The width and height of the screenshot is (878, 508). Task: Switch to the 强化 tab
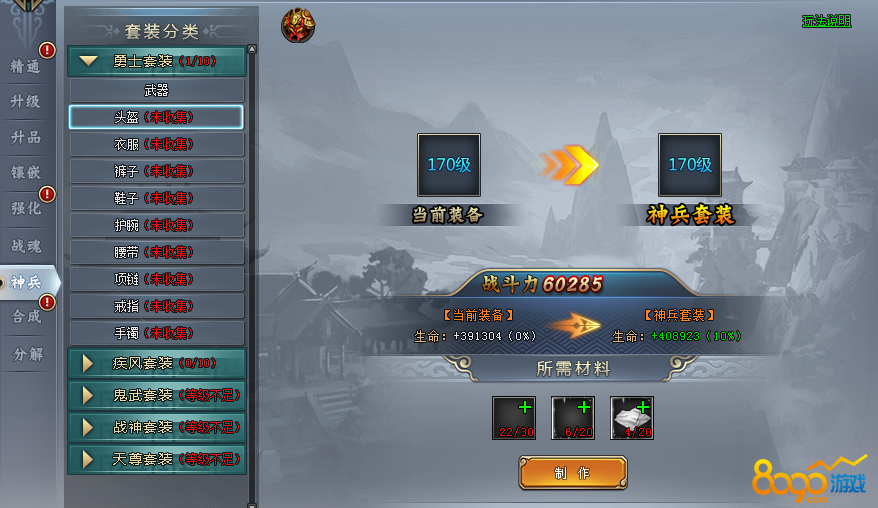pos(26,209)
